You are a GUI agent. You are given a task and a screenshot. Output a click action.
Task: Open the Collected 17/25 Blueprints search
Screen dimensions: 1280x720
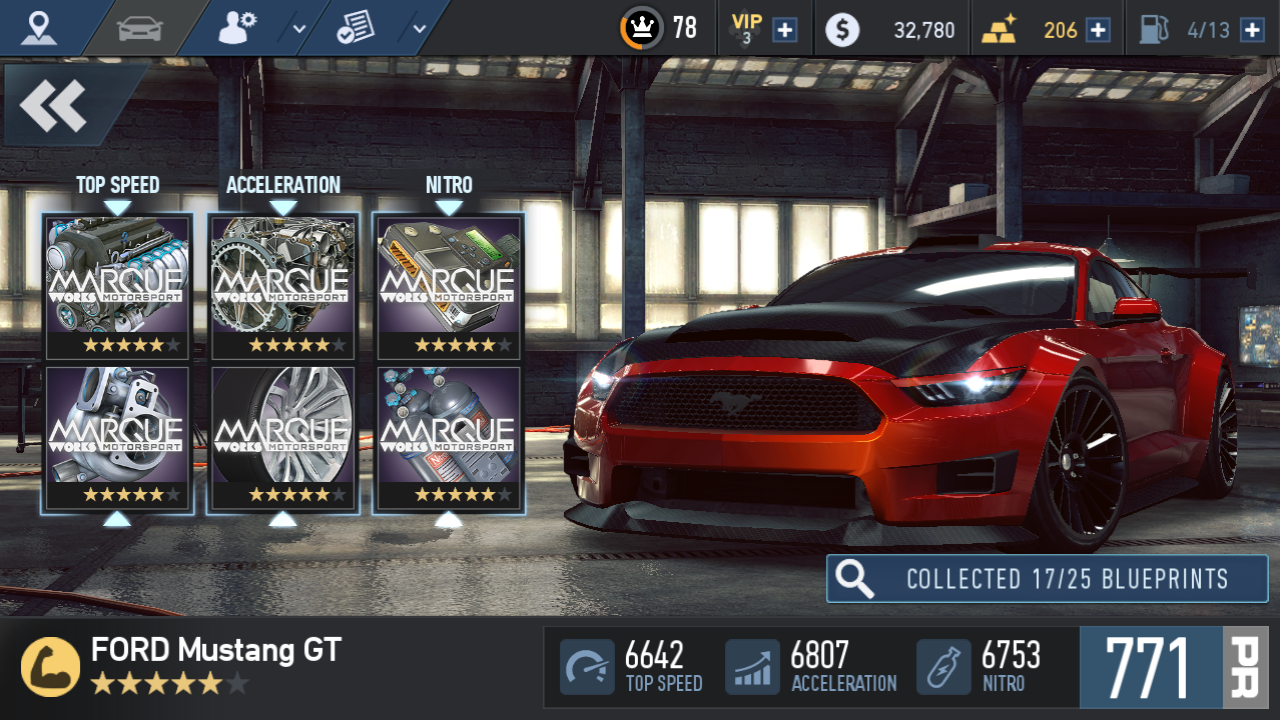click(1047, 579)
